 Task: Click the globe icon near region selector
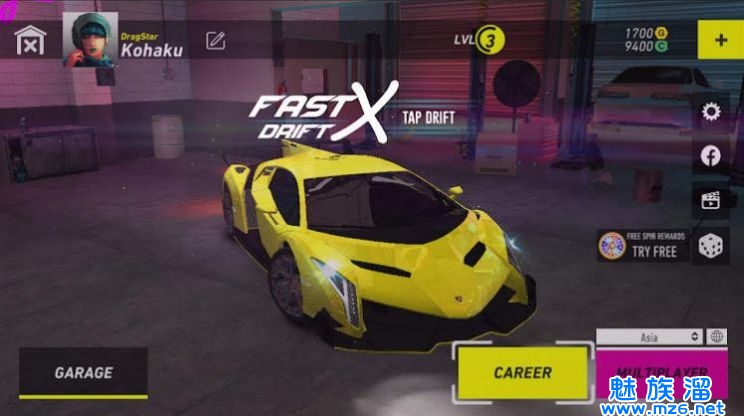(x=718, y=337)
